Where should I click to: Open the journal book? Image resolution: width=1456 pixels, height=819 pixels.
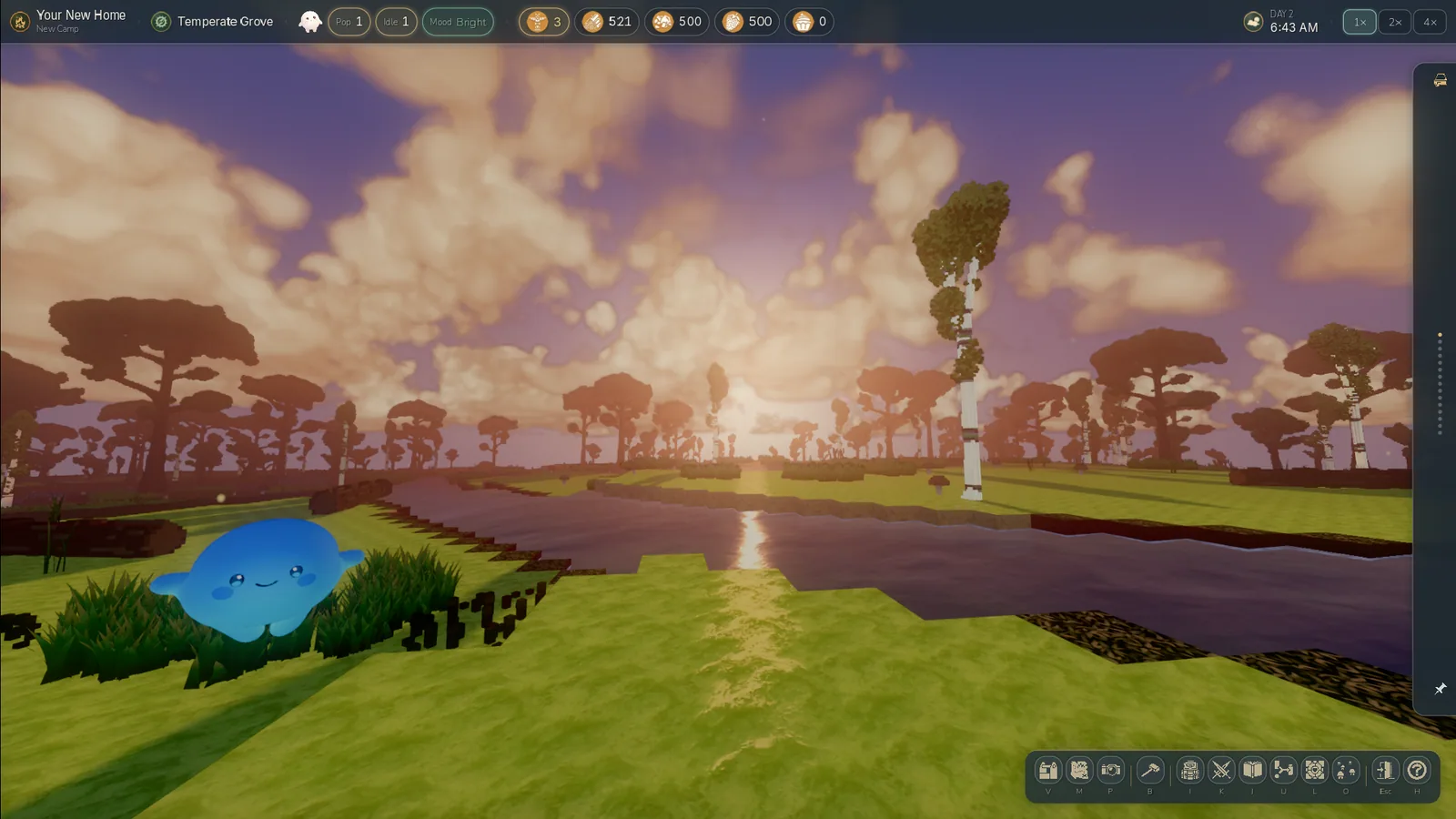tap(1252, 771)
